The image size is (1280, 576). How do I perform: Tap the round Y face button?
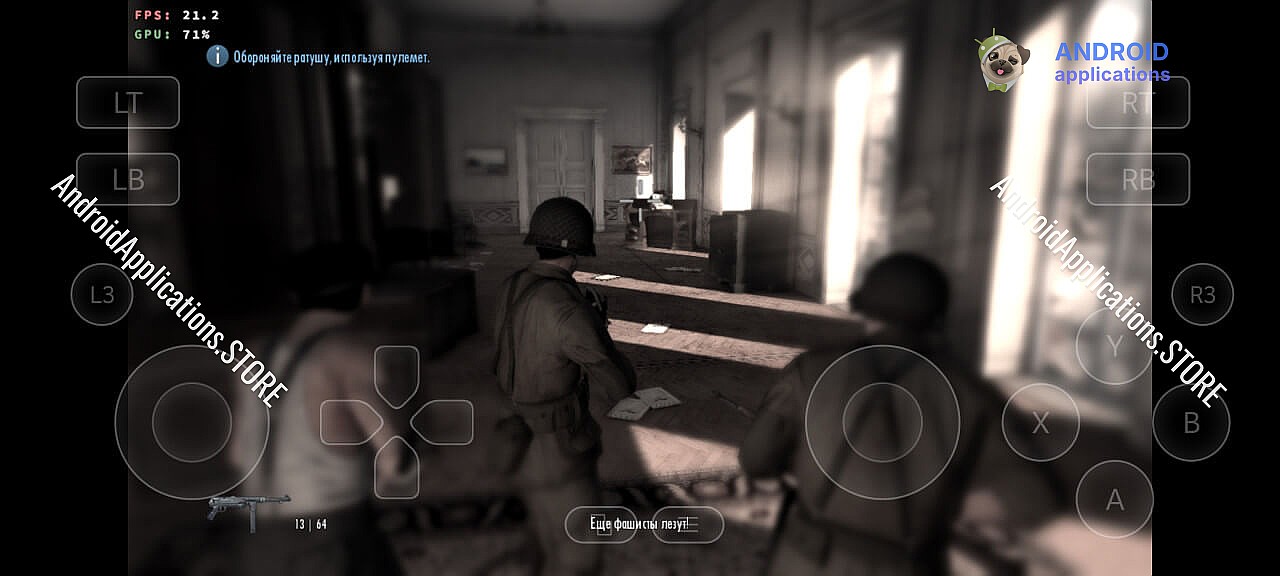1115,346
